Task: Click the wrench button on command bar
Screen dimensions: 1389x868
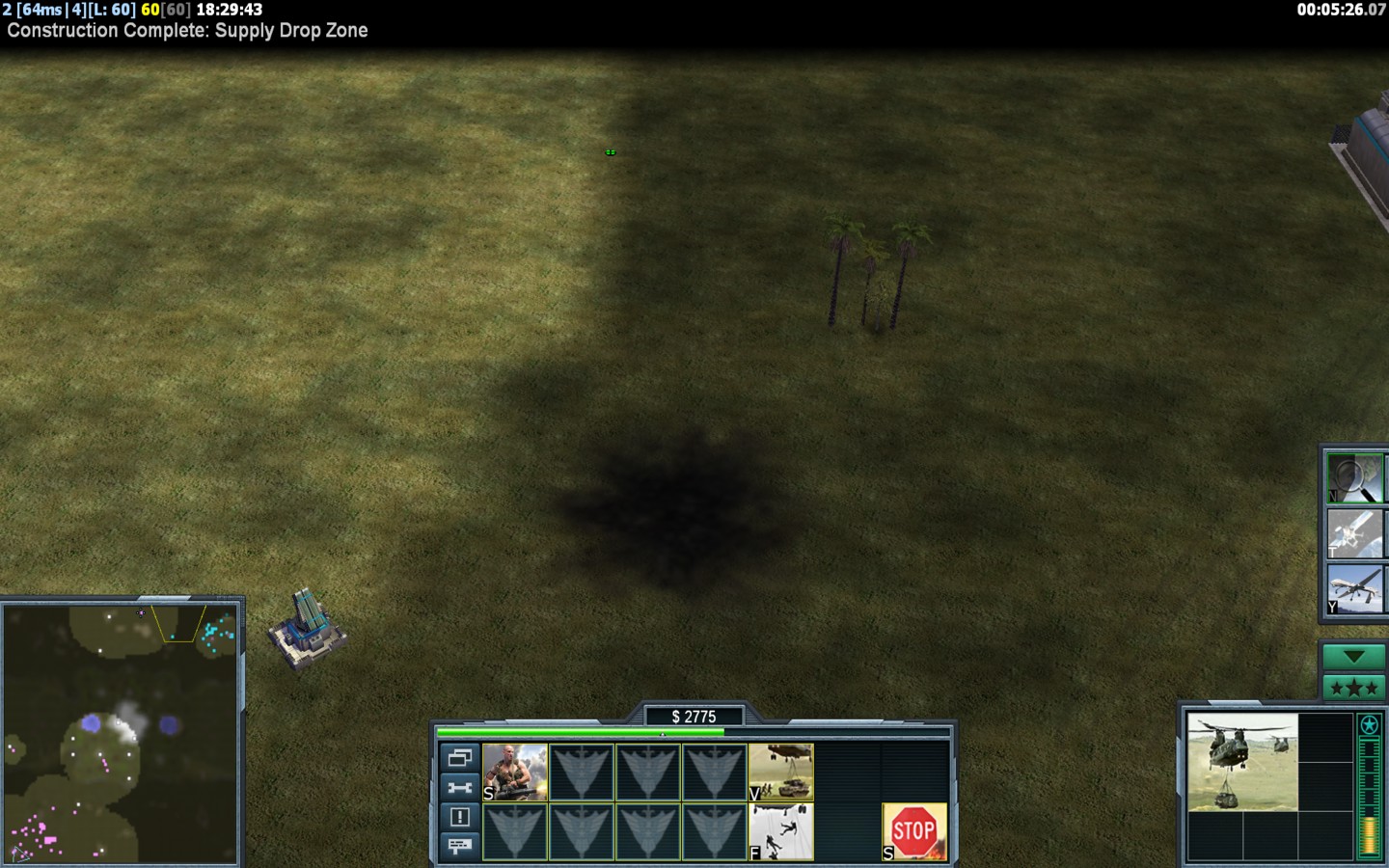Action: 460,788
